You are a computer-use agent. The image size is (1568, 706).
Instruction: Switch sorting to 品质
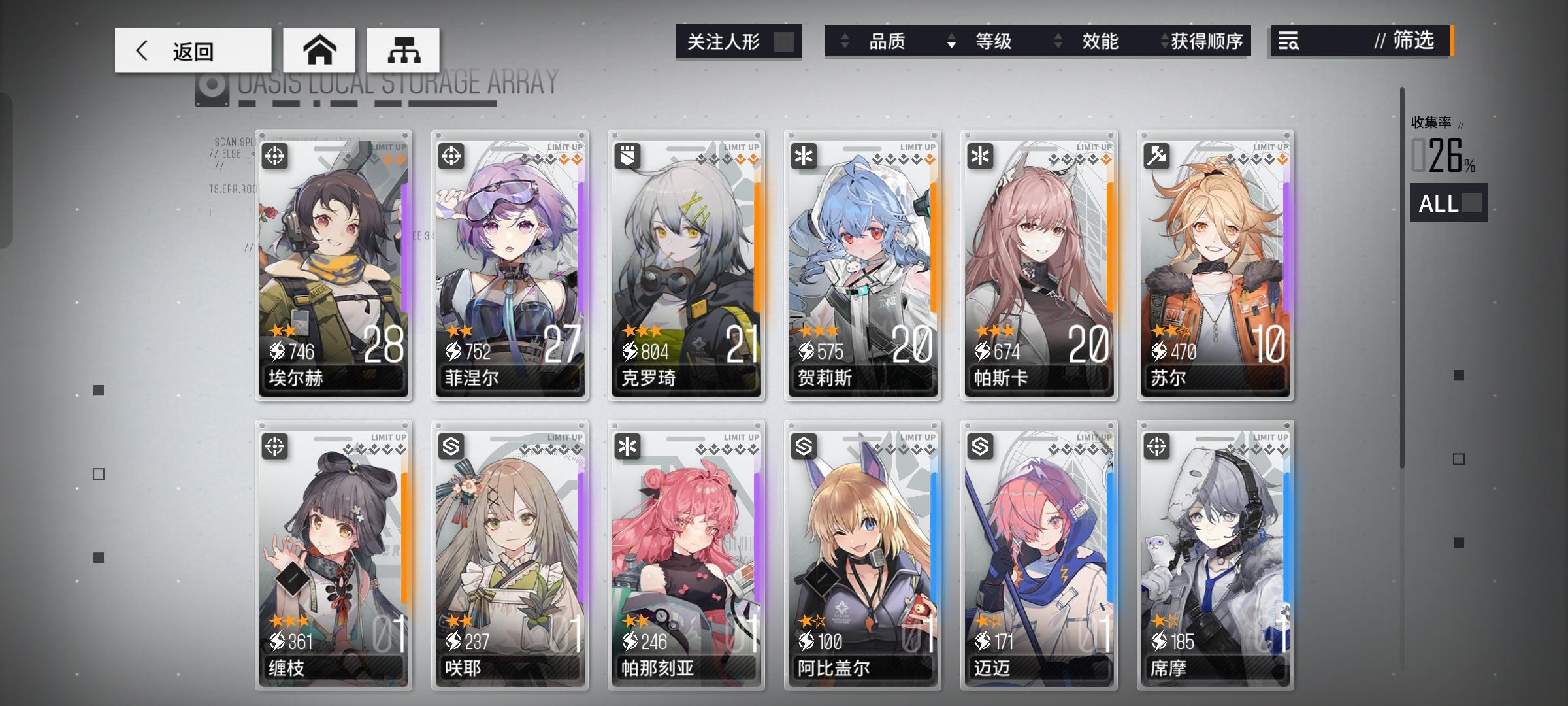click(x=889, y=41)
